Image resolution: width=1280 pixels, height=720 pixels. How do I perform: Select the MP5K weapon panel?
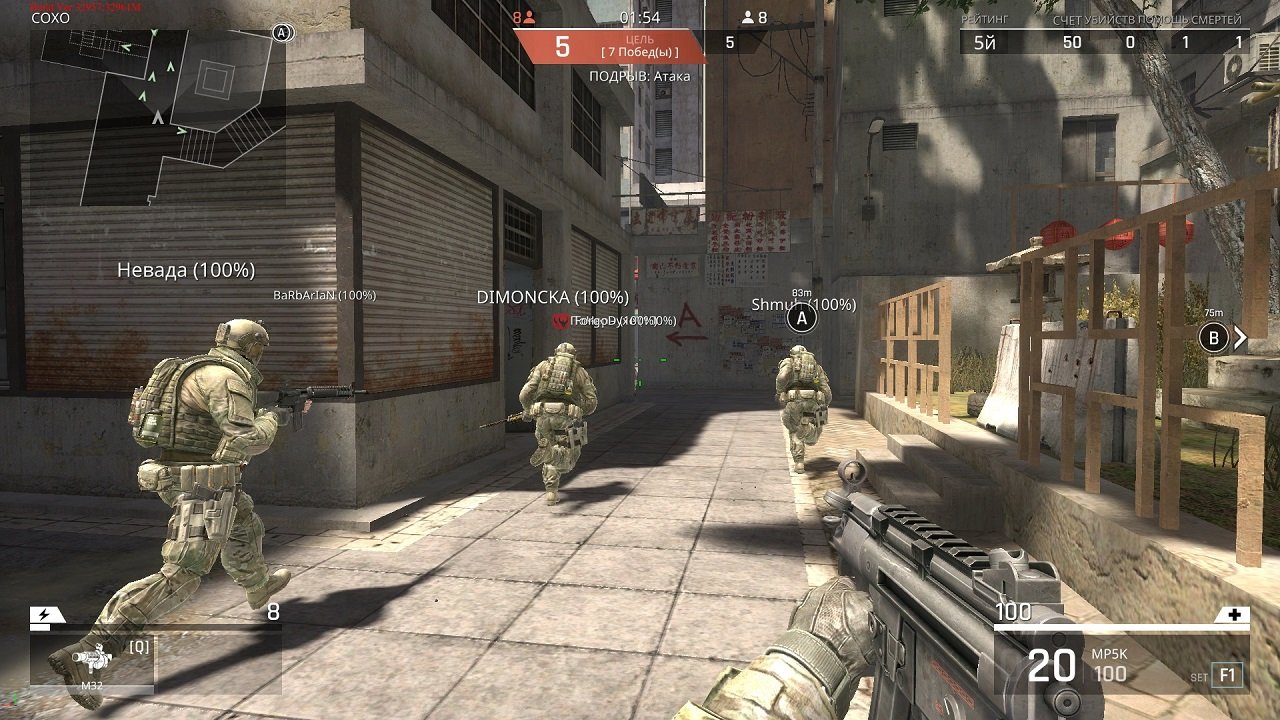(1121, 664)
